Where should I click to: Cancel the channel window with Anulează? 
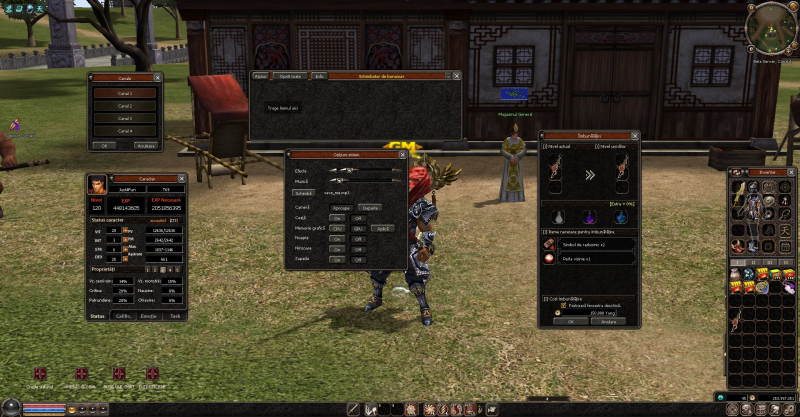coord(146,145)
